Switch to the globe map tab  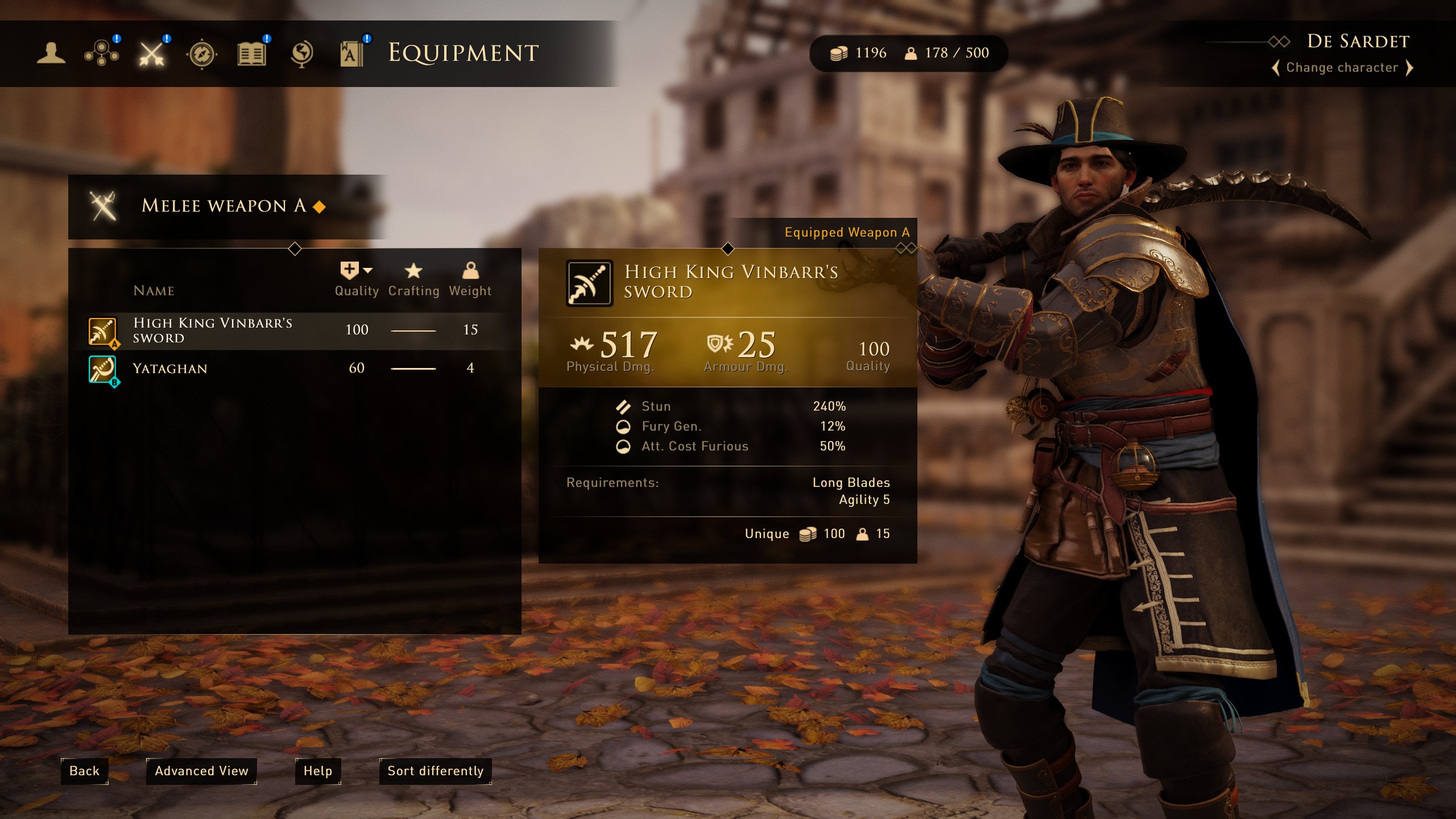coord(301,53)
